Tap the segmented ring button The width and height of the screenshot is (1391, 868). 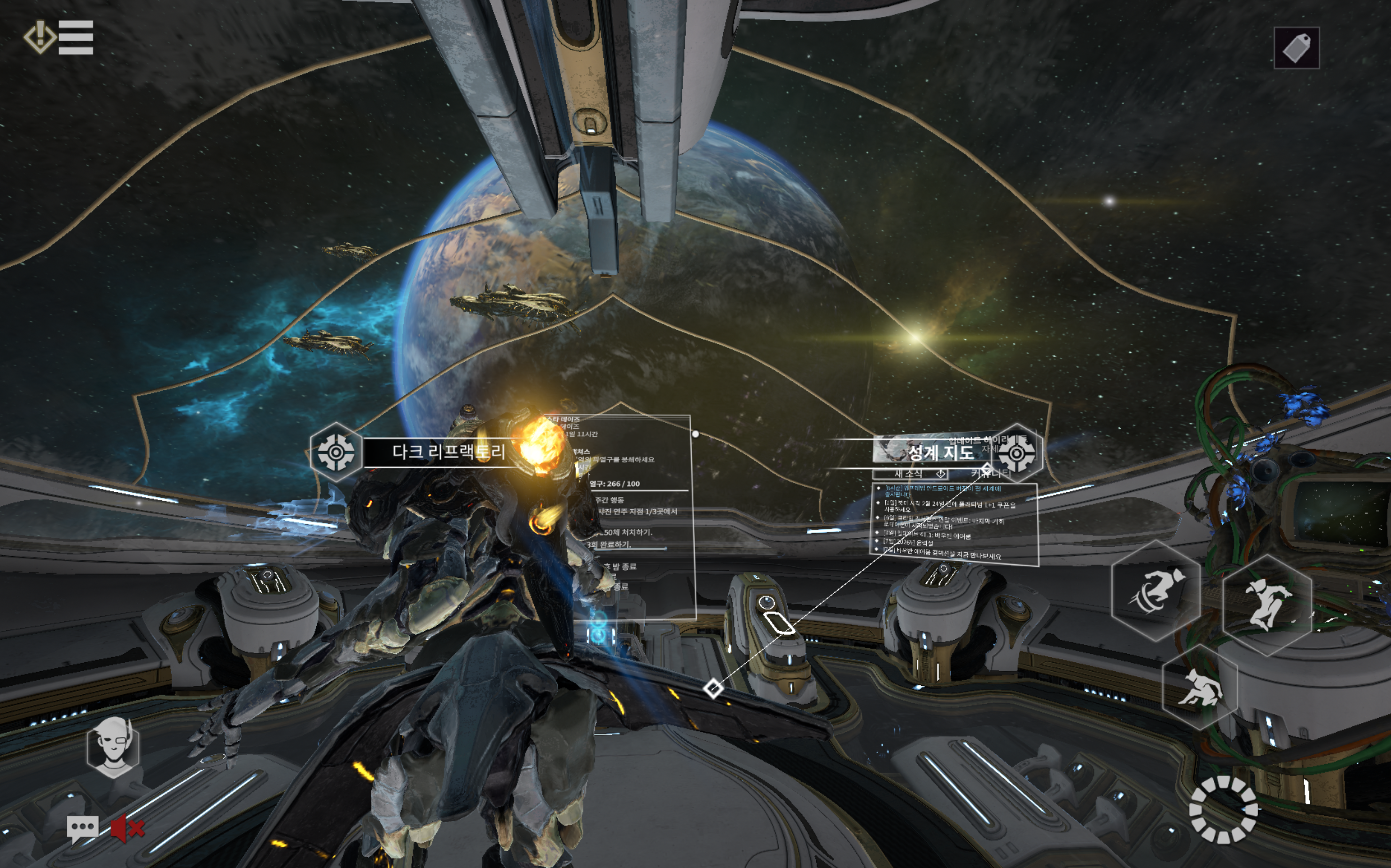(x=1223, y=809)
